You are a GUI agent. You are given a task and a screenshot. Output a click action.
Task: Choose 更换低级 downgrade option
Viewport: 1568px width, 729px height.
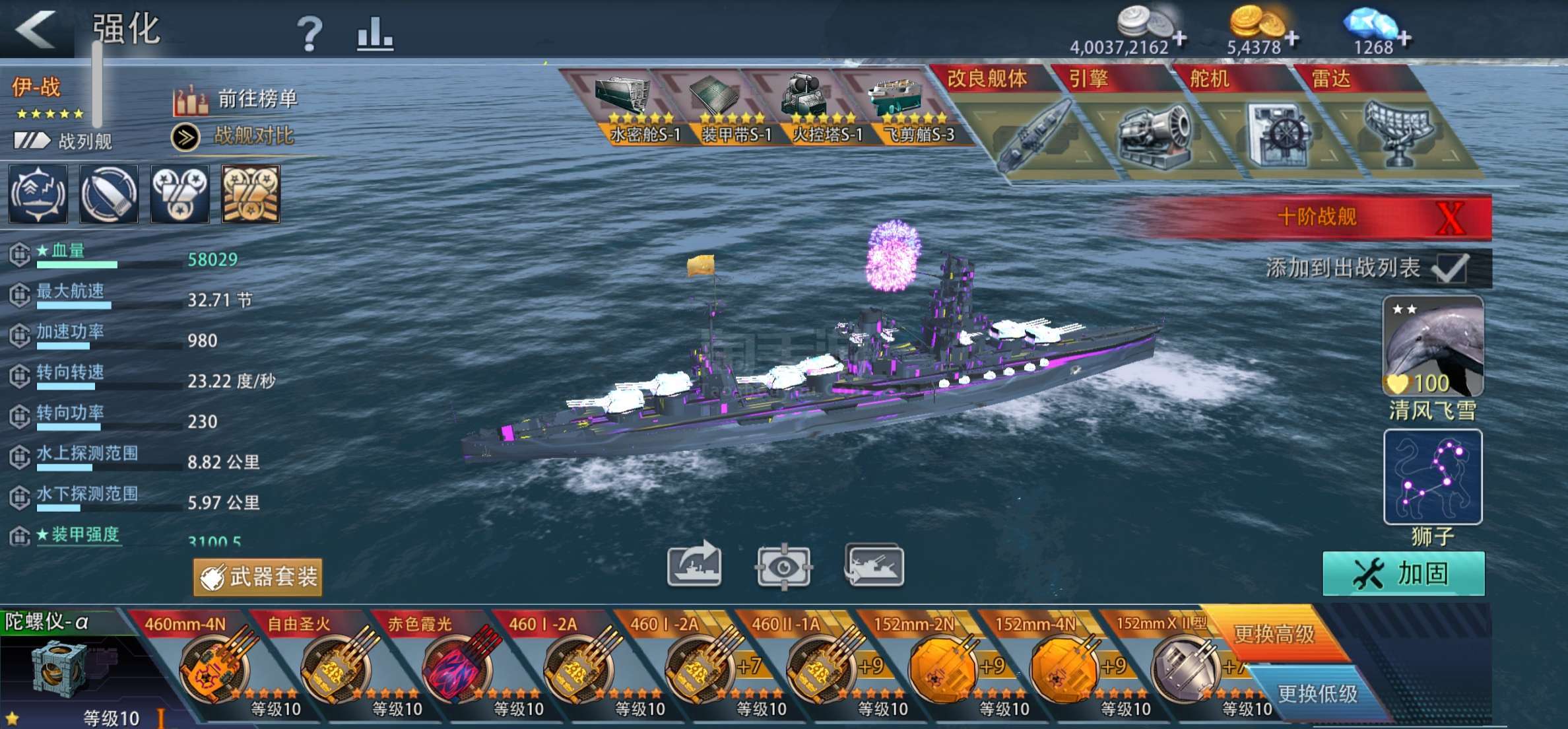1317,693
